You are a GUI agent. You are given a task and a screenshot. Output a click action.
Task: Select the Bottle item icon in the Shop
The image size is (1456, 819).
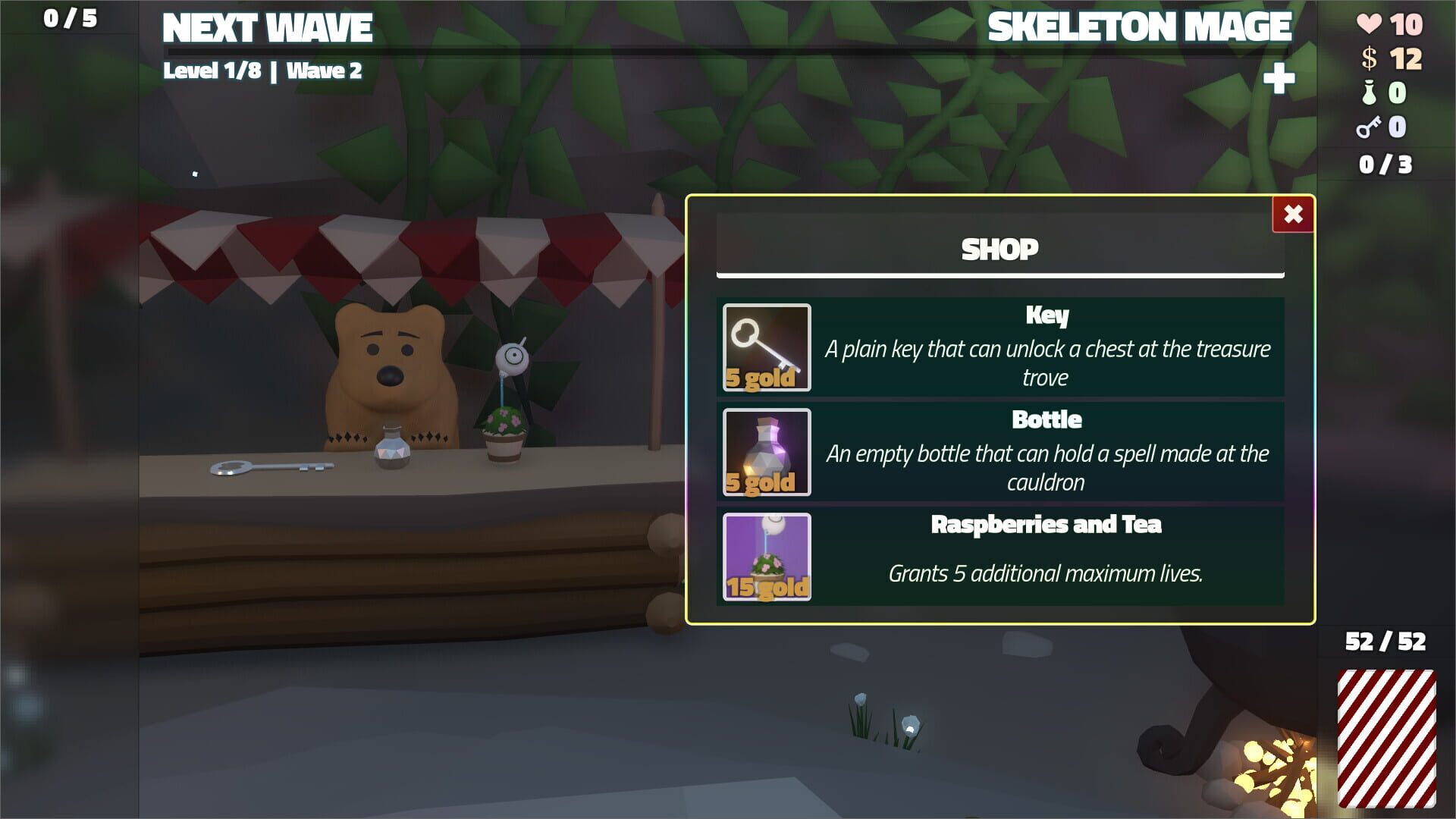pyautogui.click(x=766, y=451)
